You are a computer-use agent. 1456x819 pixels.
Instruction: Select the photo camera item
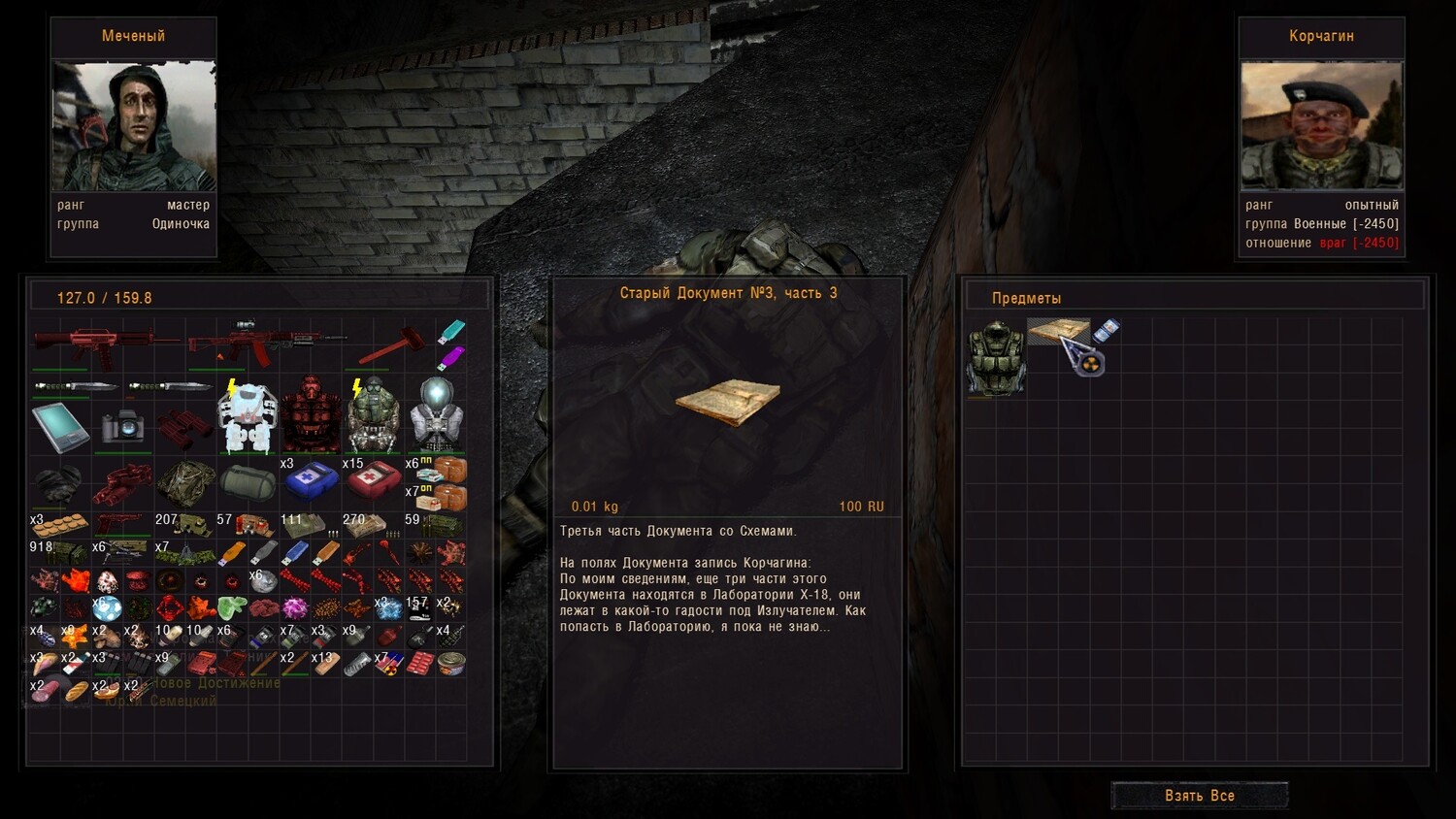(x=122, y=425)
